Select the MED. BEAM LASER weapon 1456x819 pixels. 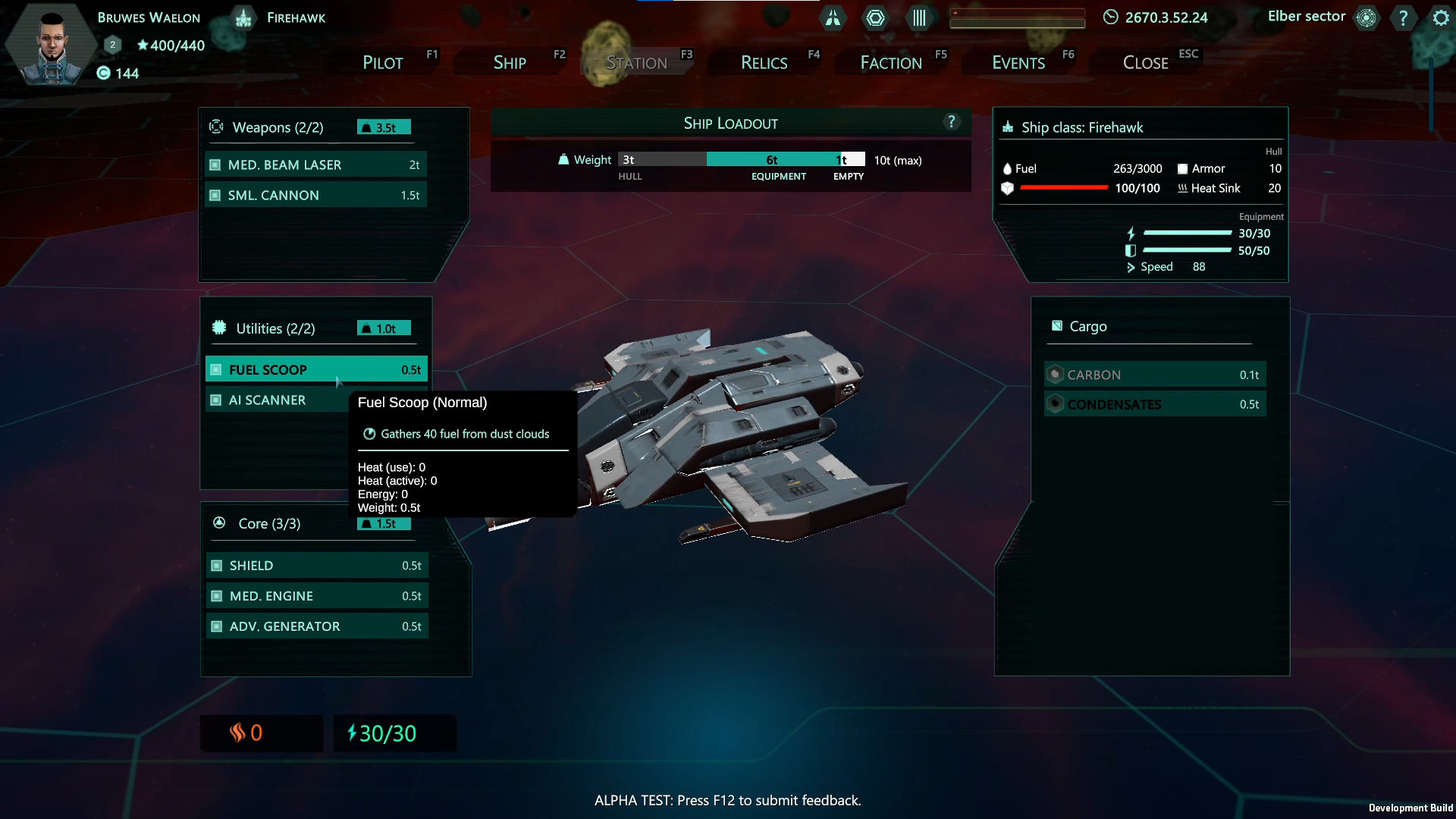pyautogui.click(x=315, y=164)
